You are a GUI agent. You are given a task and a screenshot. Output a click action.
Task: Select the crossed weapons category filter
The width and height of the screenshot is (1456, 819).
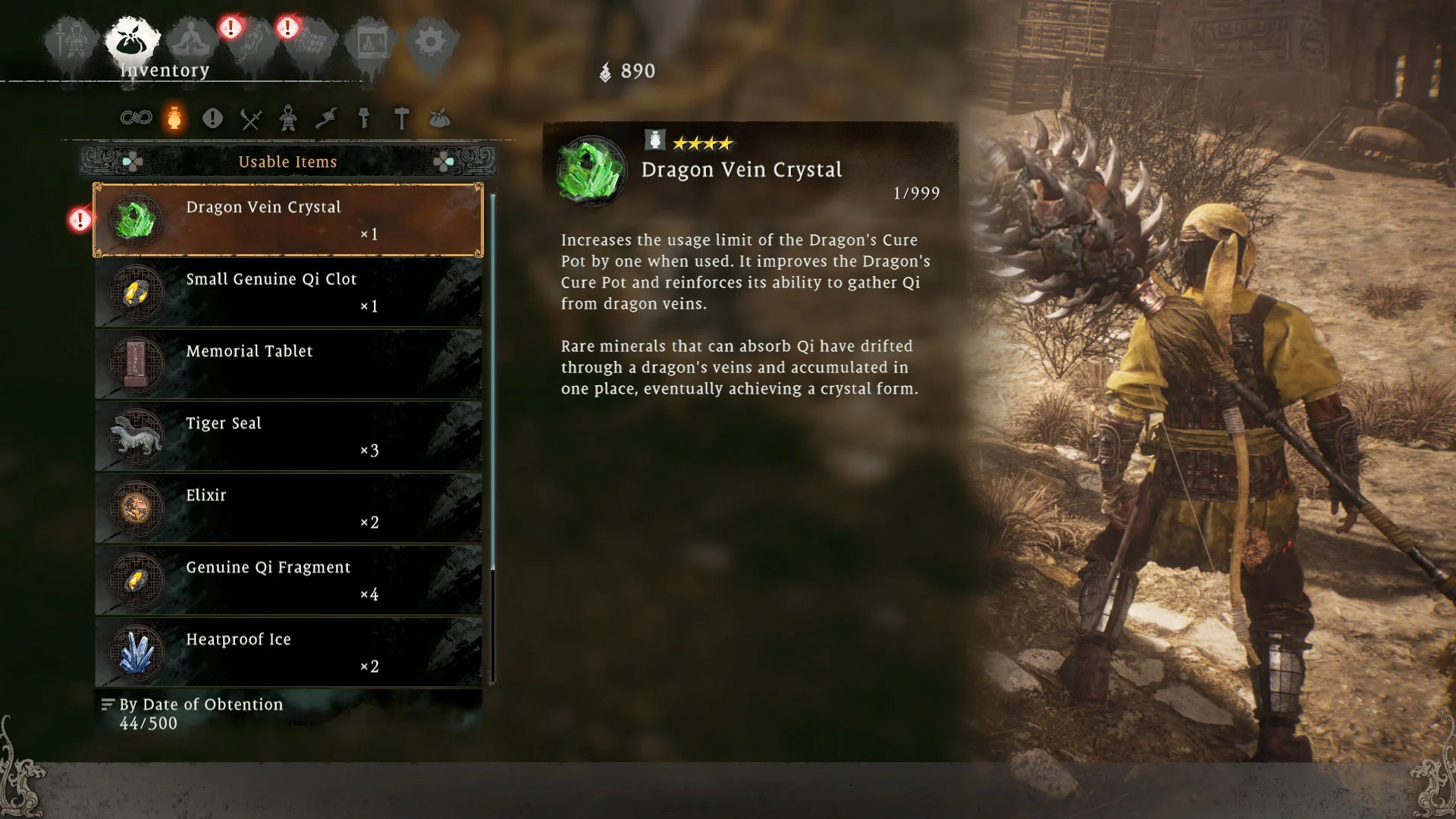pyautogui.click(x=251, y=119)
